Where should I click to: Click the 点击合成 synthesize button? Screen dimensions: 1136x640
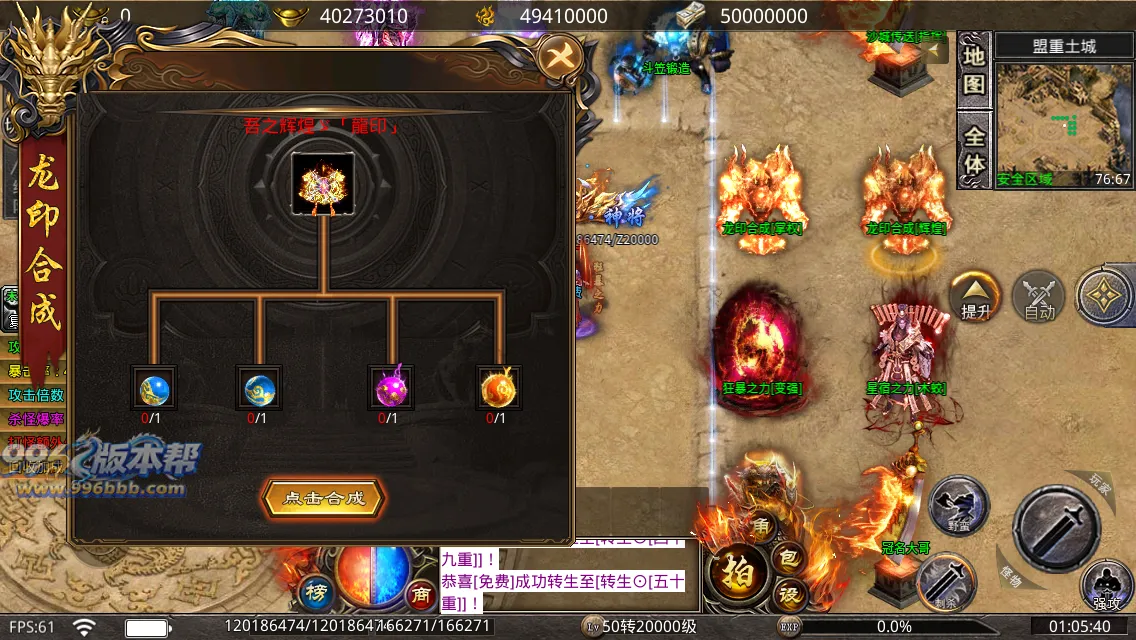coord(323,498)
